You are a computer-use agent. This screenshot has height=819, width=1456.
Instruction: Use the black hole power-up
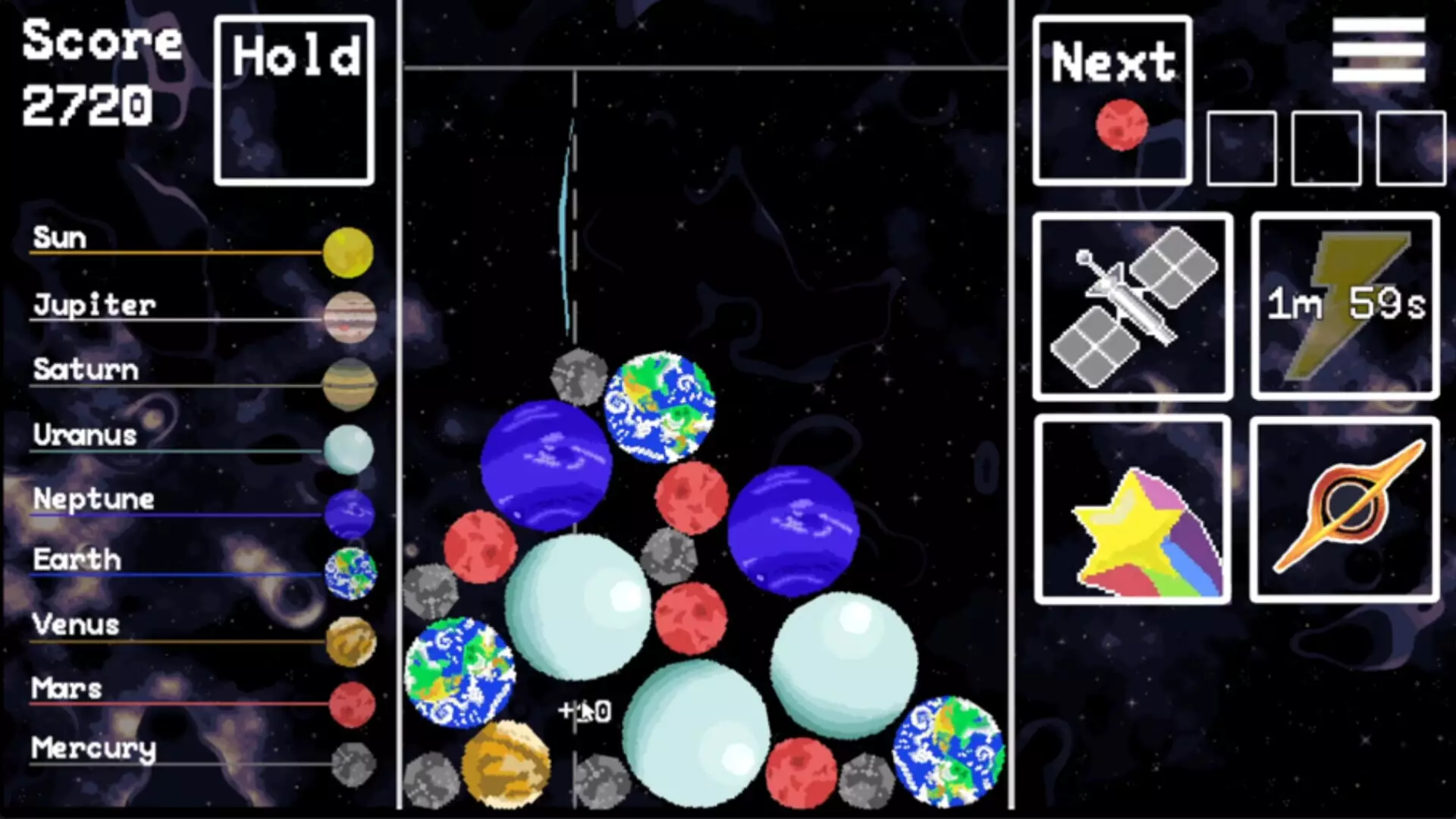tap(1343, 508)
